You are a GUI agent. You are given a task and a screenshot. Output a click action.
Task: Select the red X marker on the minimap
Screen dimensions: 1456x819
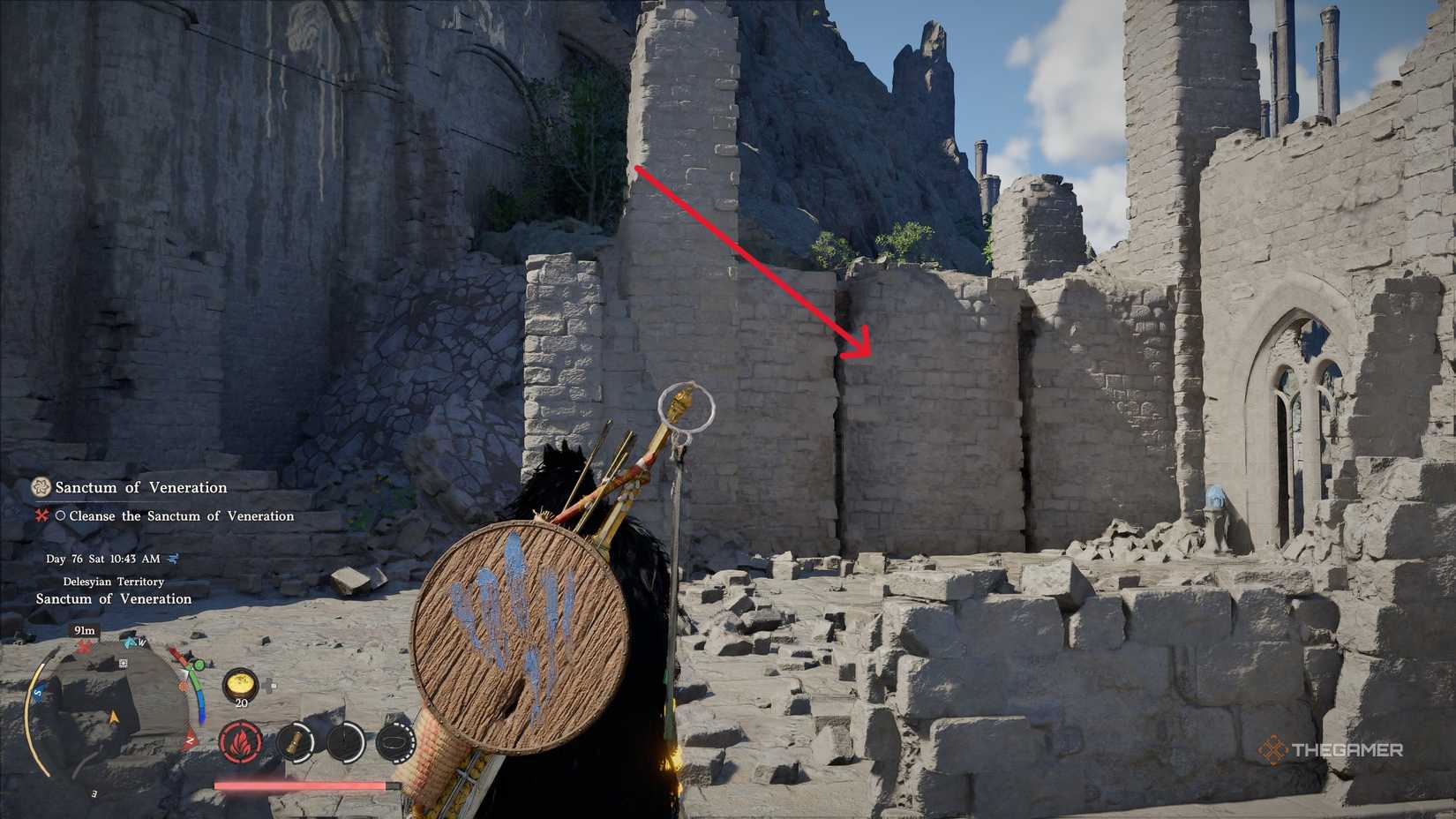[84, 647]
